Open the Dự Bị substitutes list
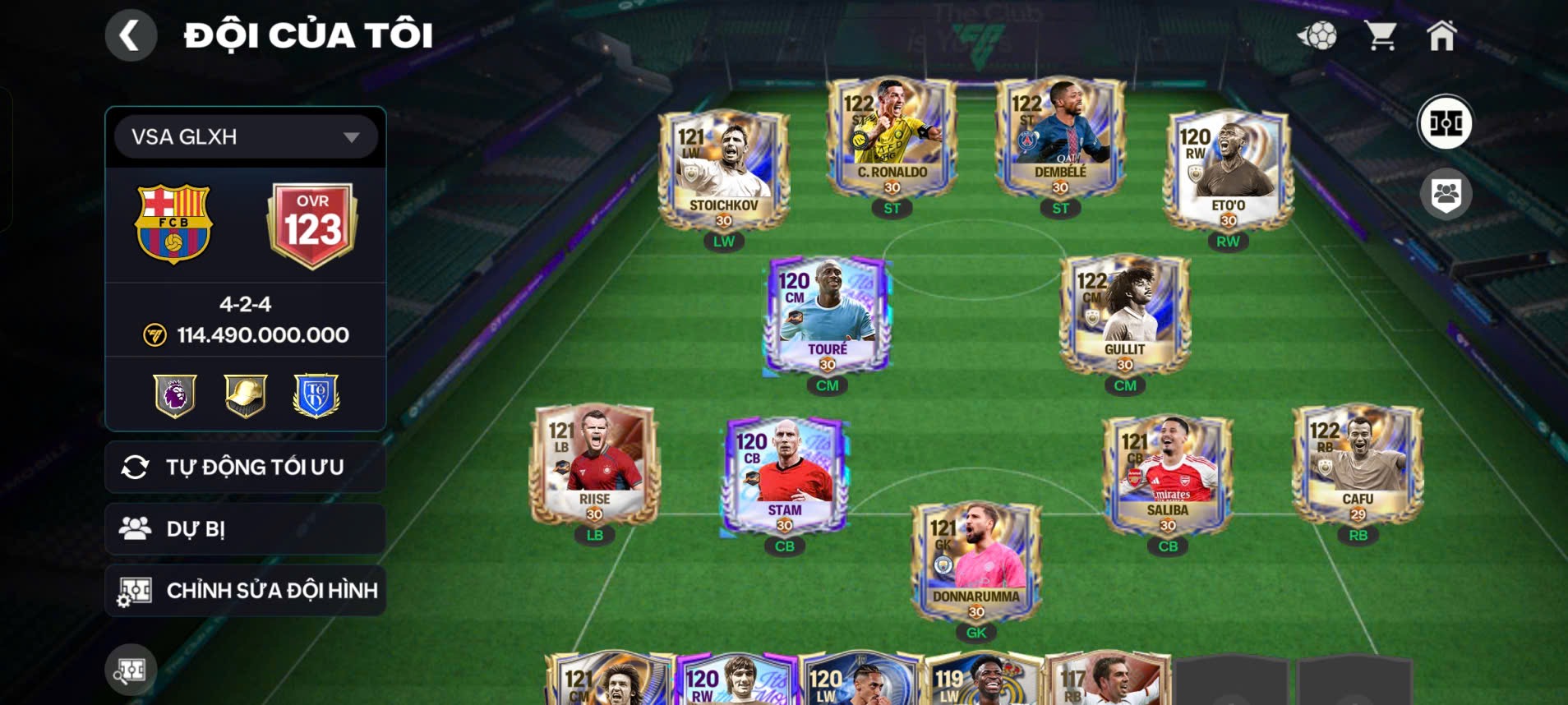 (245, 528)
